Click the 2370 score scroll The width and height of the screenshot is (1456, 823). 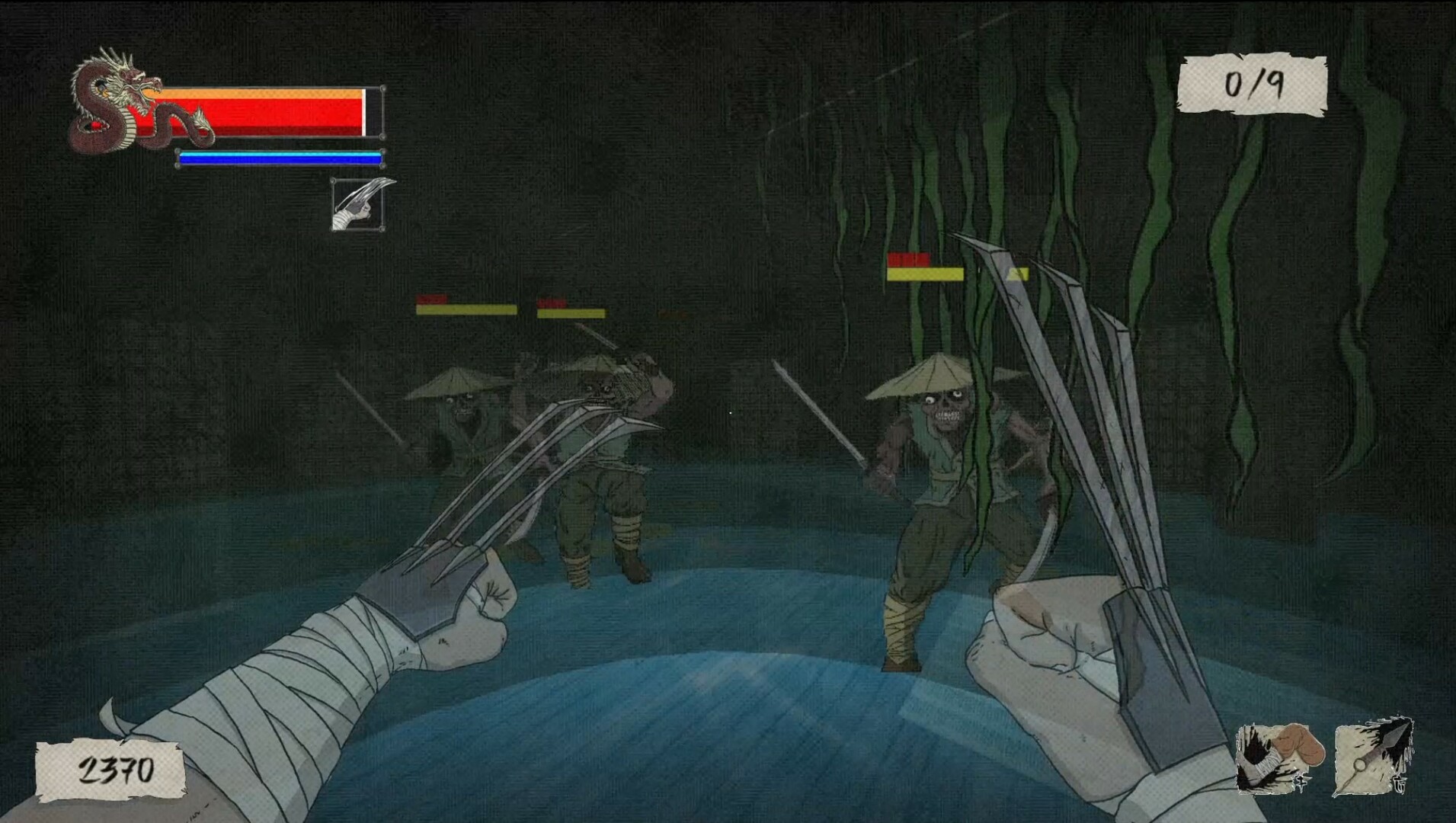[x=113, y=770]
